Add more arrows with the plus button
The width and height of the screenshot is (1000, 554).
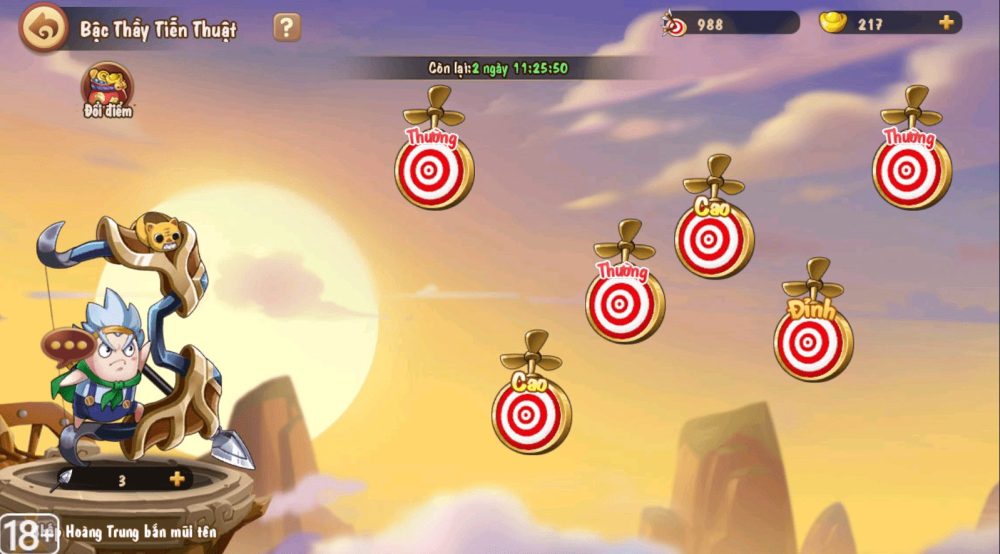(177, 479)
